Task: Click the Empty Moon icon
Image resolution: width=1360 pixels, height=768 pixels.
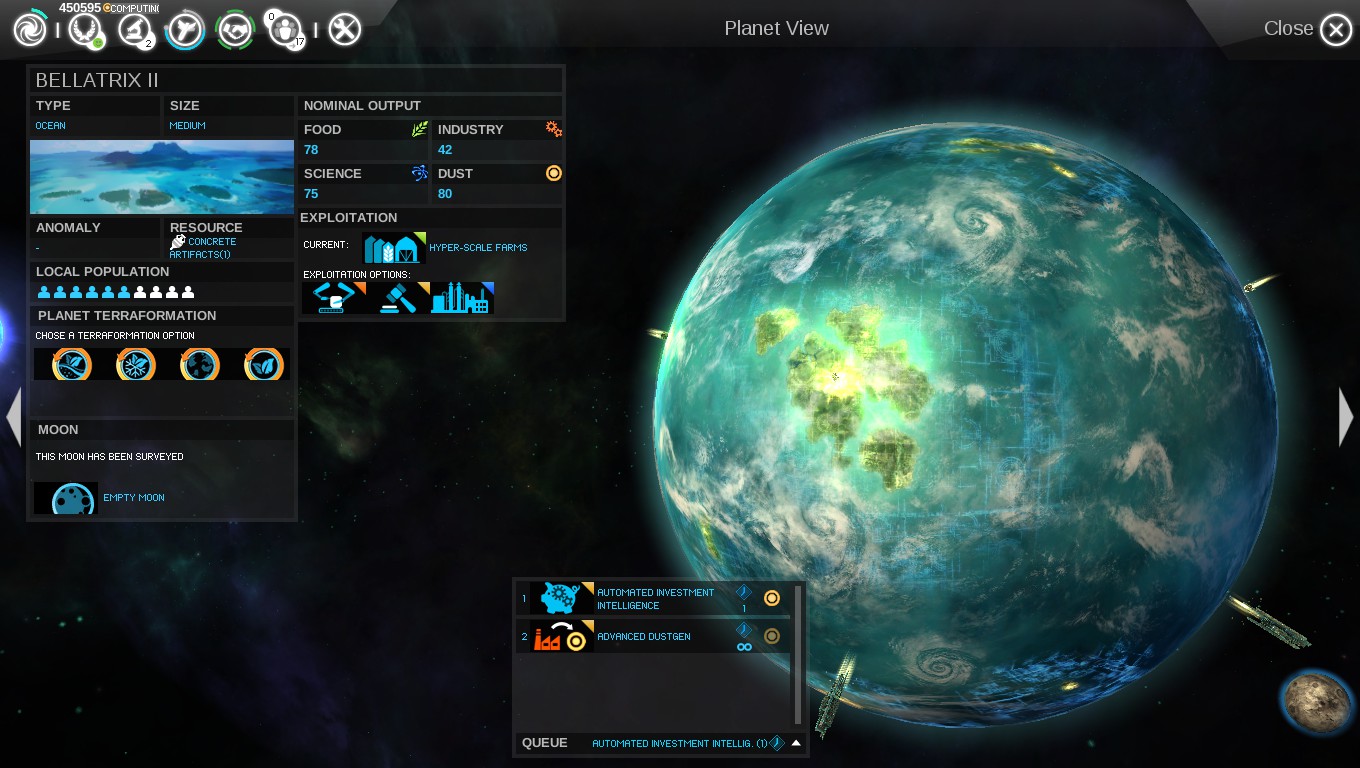Action: 66,498
